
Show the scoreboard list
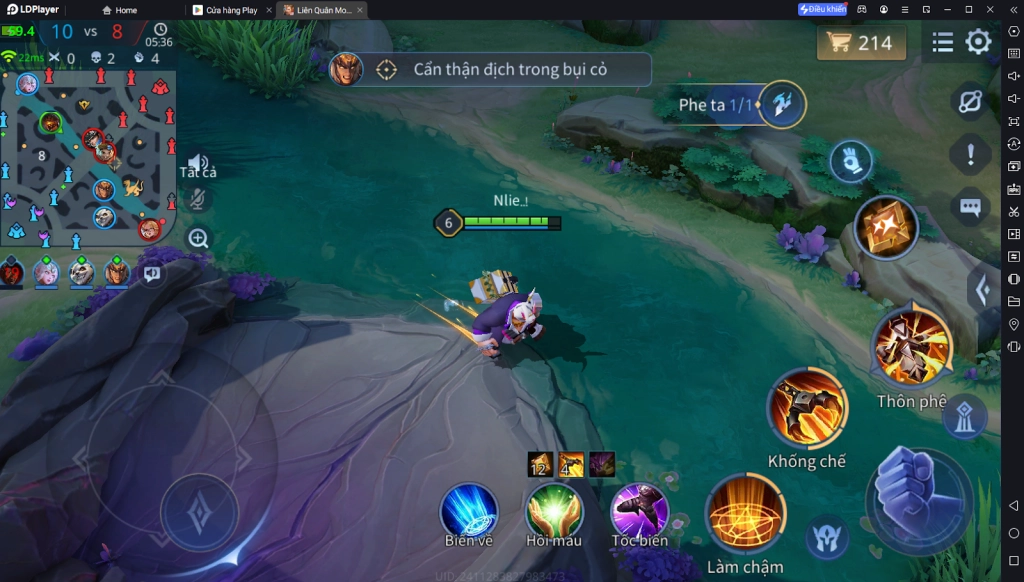point(942,42)
